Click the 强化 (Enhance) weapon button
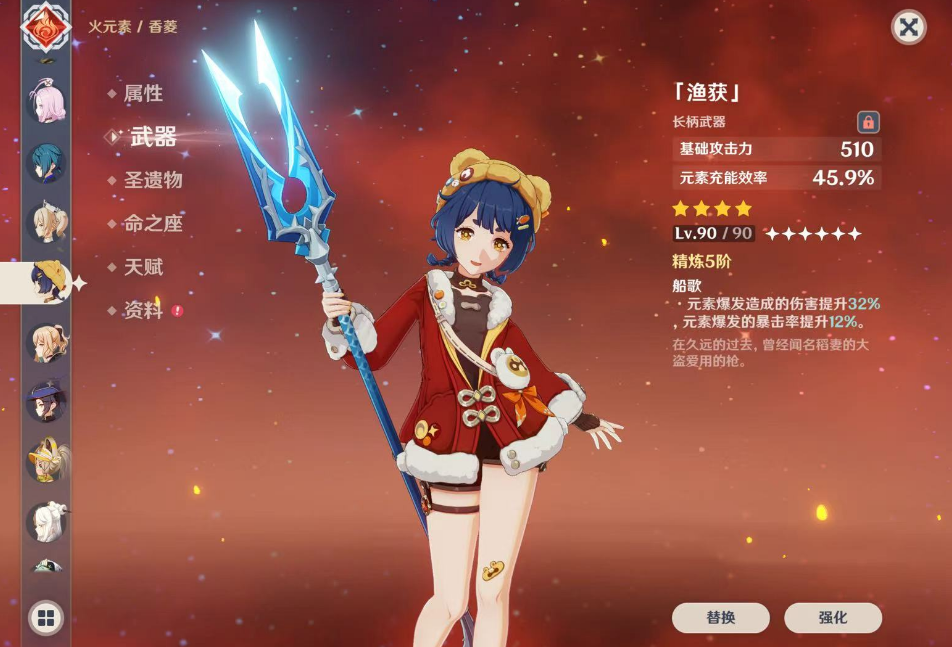952x647 pixels. (x=832, y=618)
